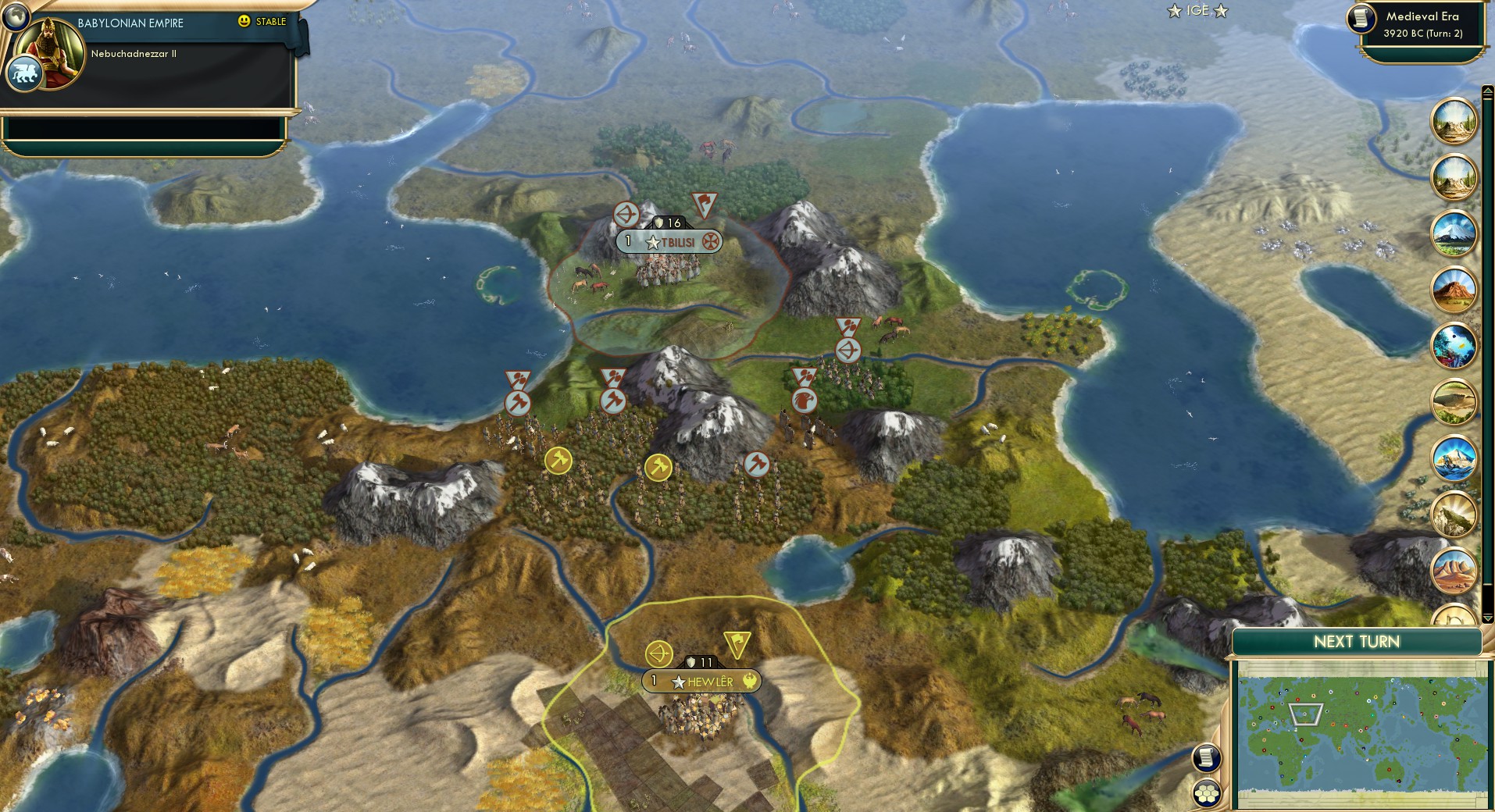Click the STABLE empire status smiley
The width and height of the screenshot is (1495, 812).
pos(244,23)
